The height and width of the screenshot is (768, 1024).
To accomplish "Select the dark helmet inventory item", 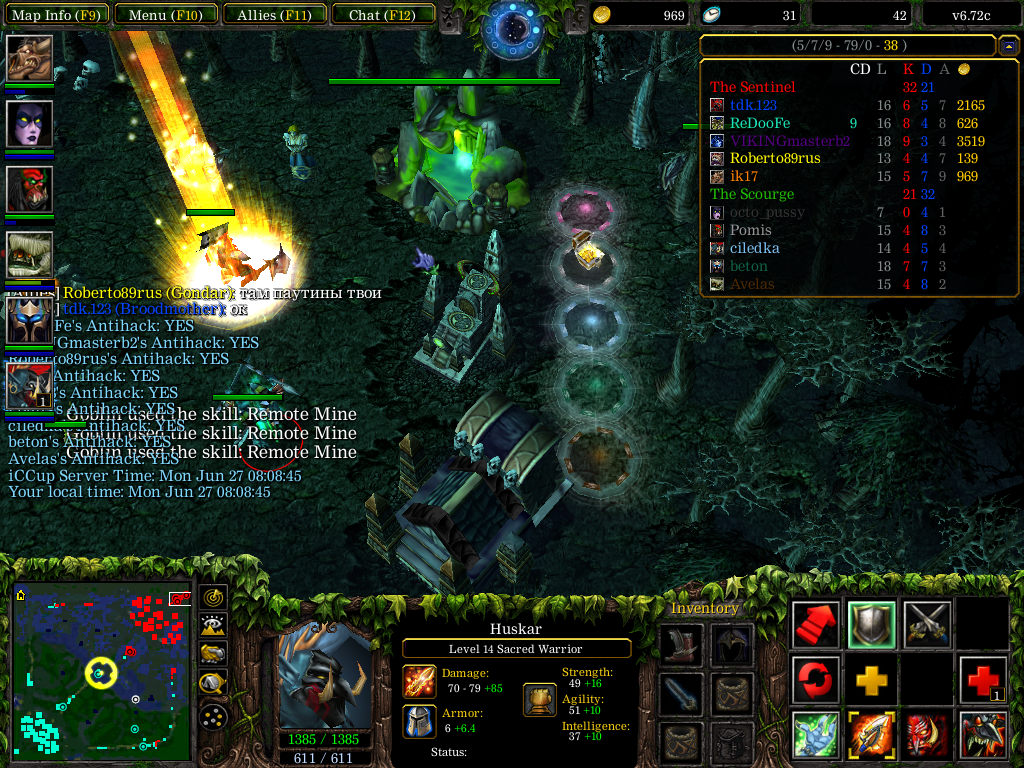I will click(732, 645).
